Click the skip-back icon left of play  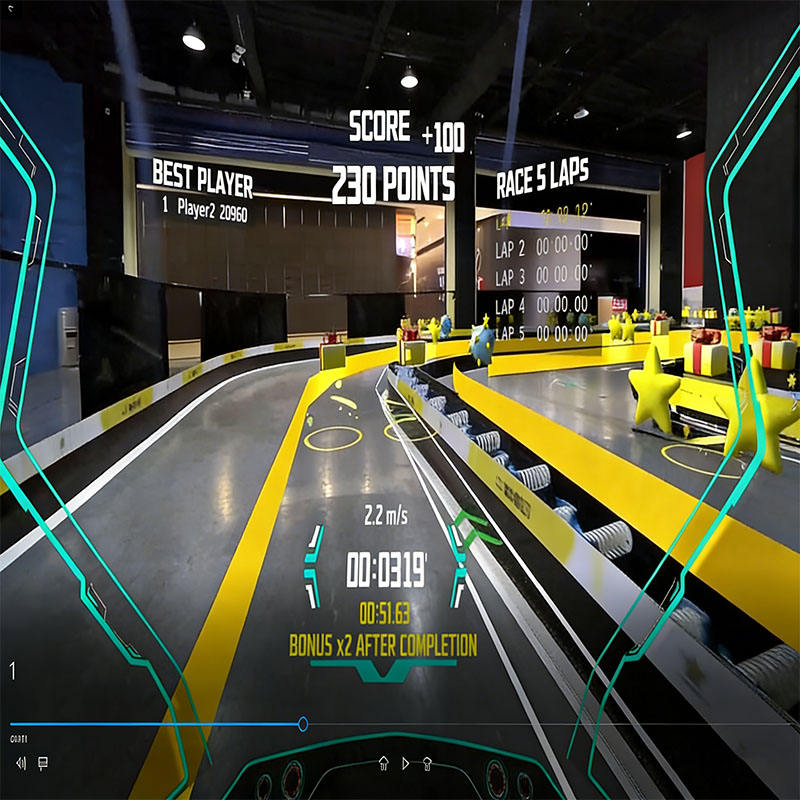coord(383,763)
